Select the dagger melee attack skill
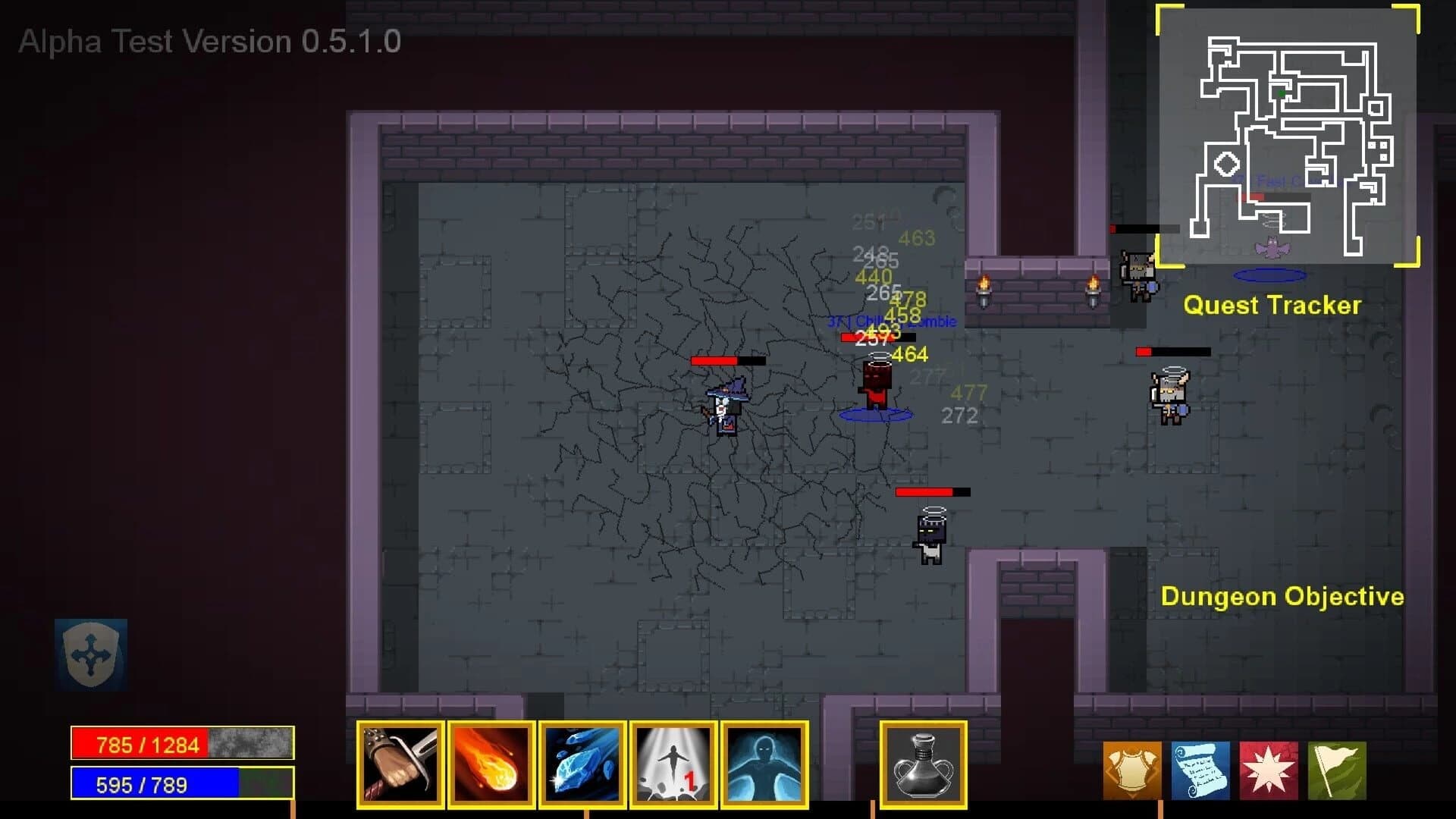Image resolution: width=1456 pixels, height=819 pixels. pyautogui.click(x=400, y=764)
